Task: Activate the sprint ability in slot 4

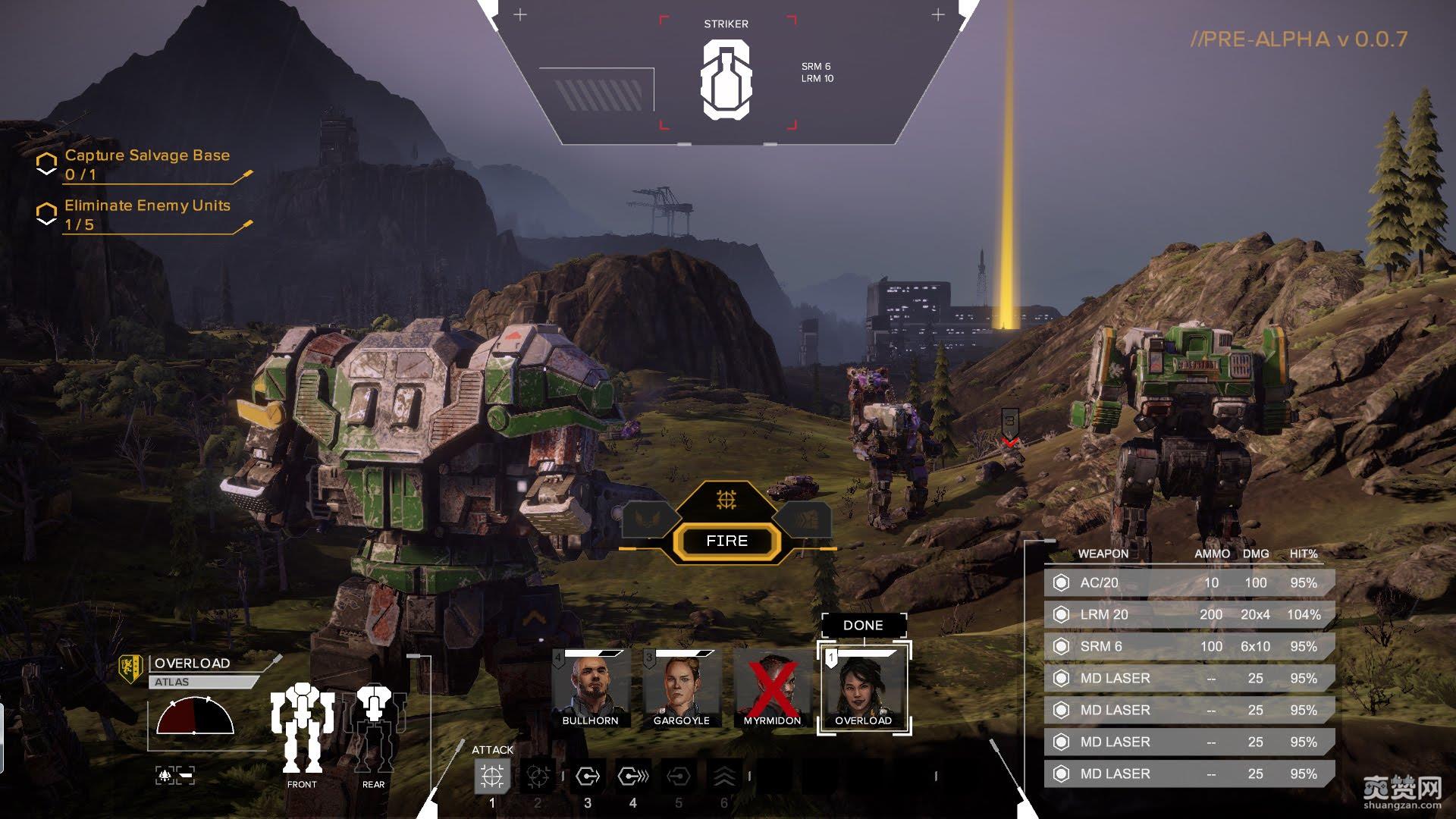Action: pos(633,777)
